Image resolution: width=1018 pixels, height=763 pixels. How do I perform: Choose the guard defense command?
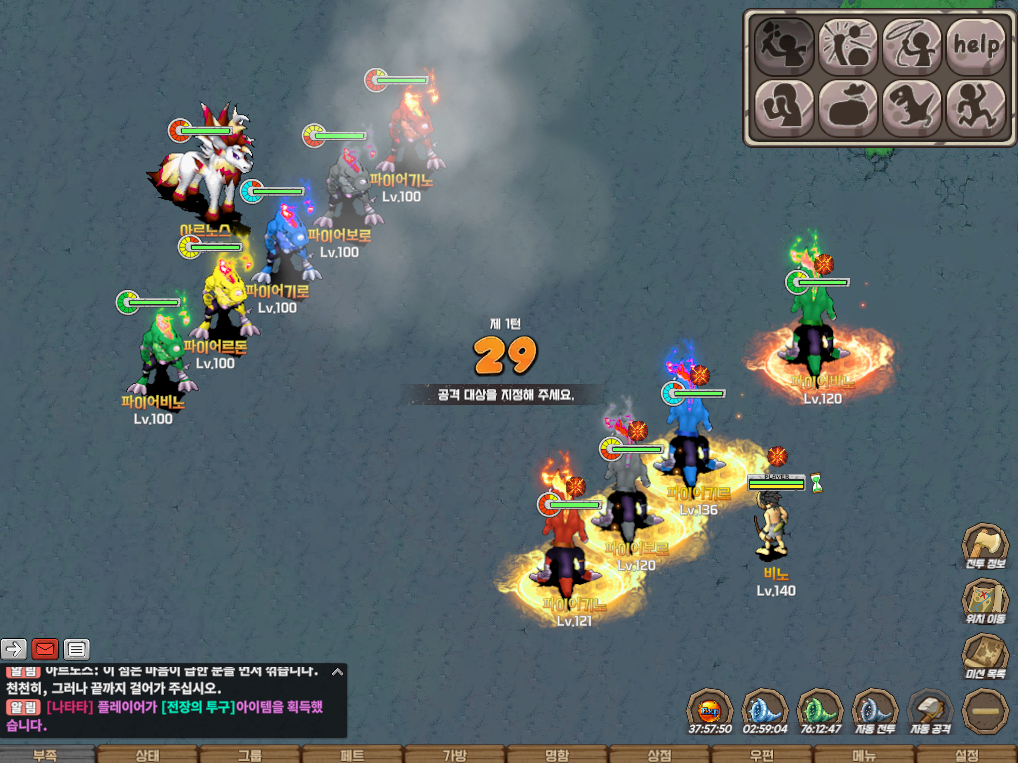783,108
